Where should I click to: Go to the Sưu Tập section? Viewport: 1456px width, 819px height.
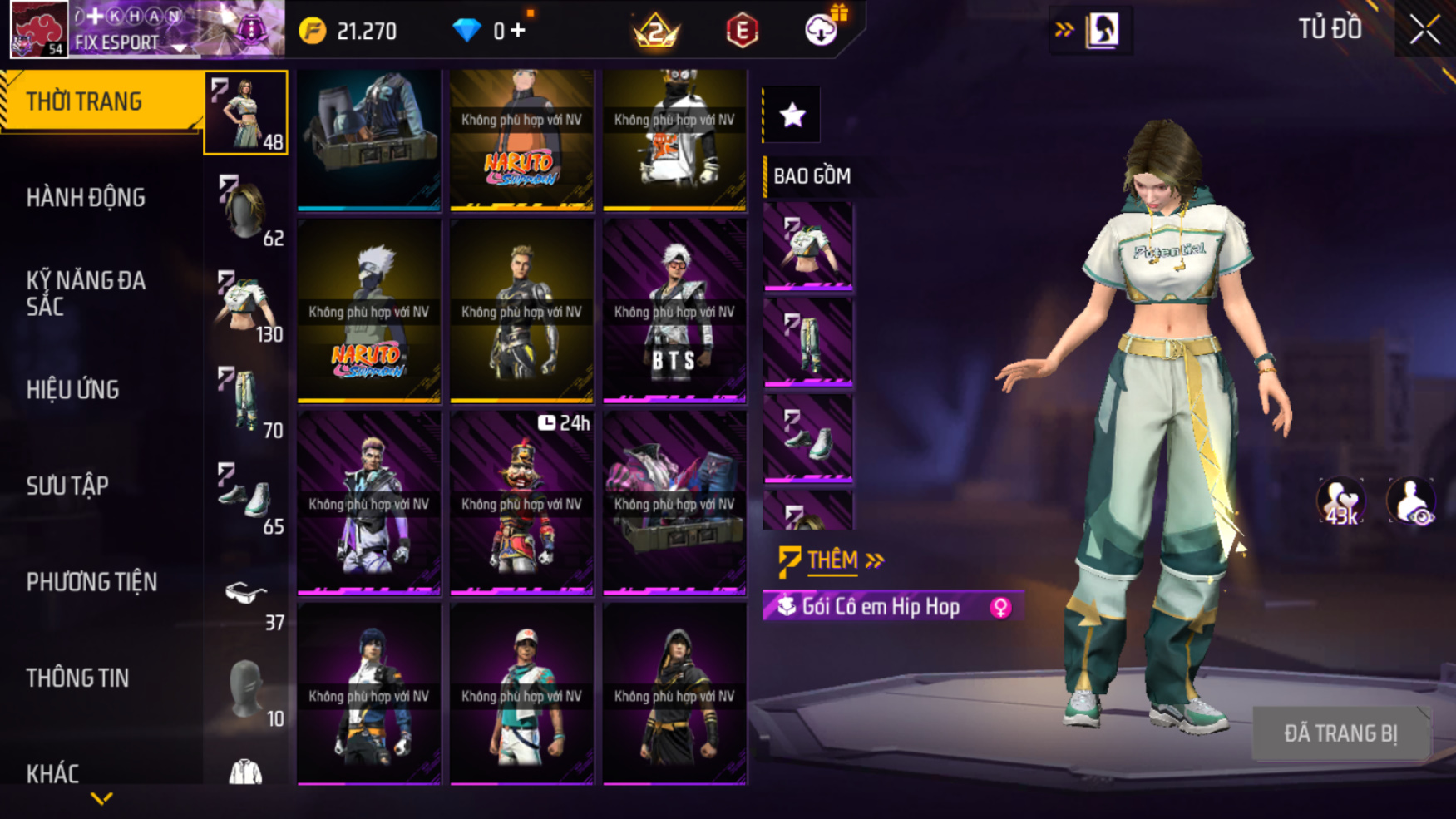click(x=67, y=486)
